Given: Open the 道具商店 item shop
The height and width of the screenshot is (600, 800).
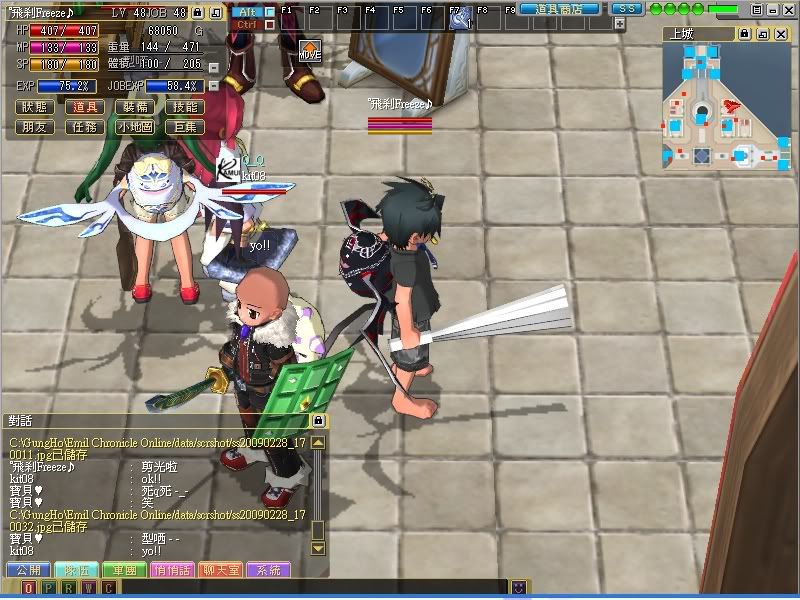Looking at the screenshot, I should click(559, 9).
